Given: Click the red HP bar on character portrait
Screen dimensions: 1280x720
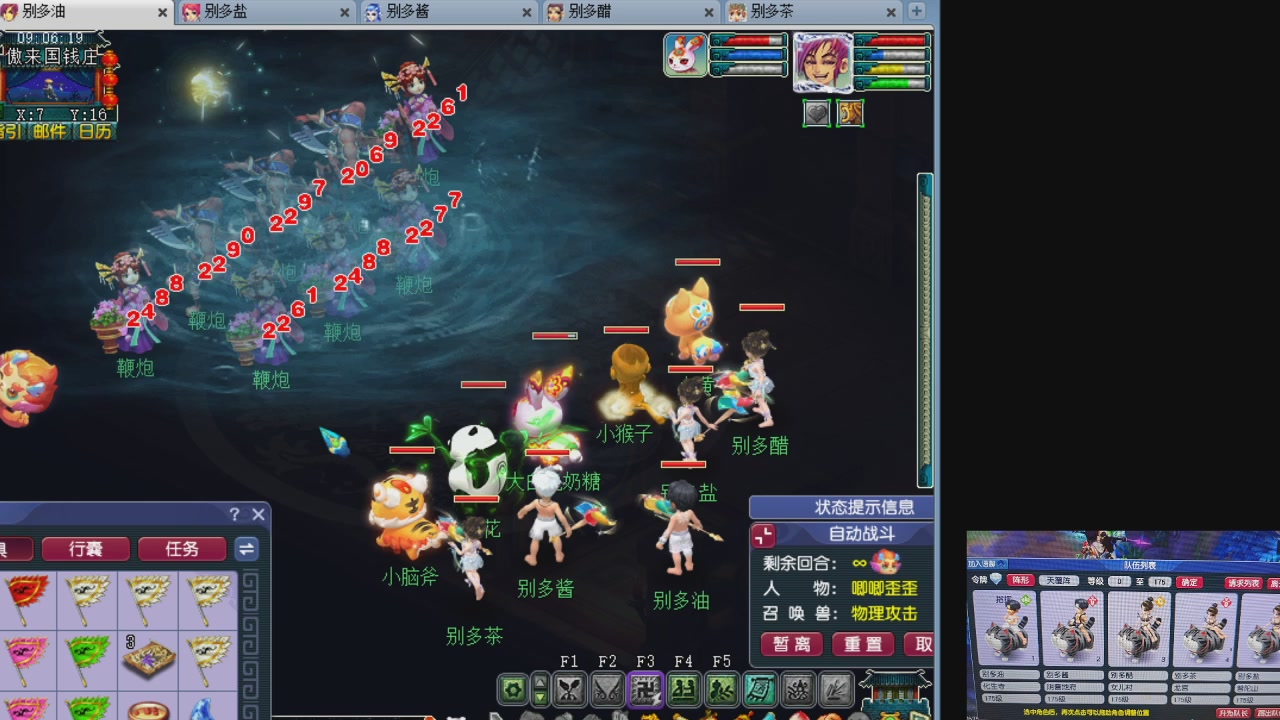Looking at the screenshot, I should pyautogui.click(x=900, y=43).
